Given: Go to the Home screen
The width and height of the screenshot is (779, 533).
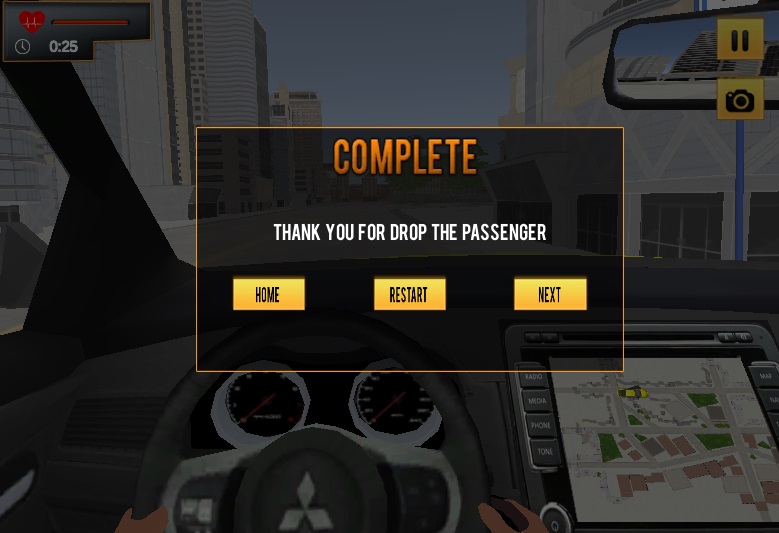Looking at the screenshot, I should [268, 294].
